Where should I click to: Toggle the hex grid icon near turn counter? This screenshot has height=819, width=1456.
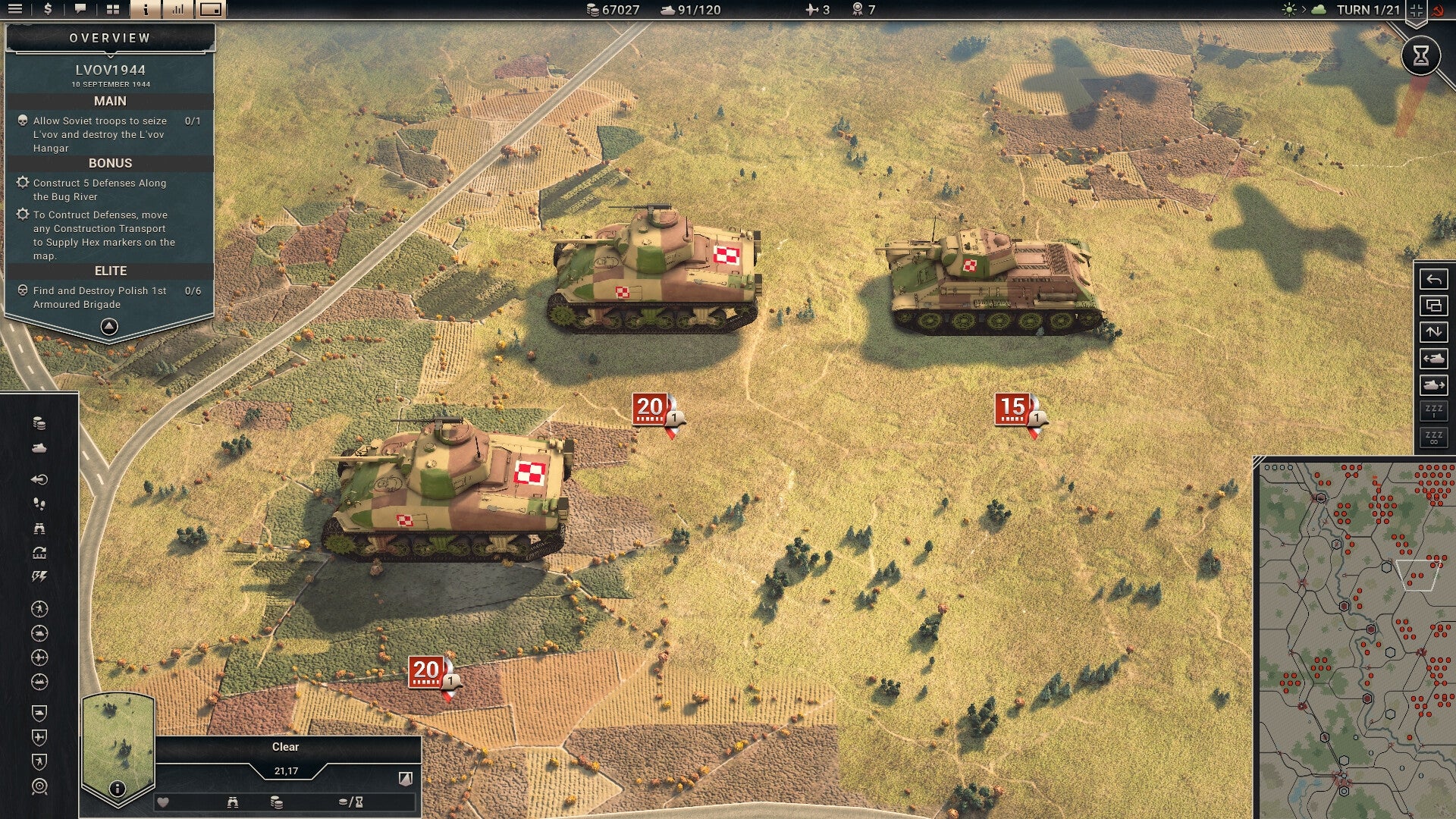tap(1415, 11)
